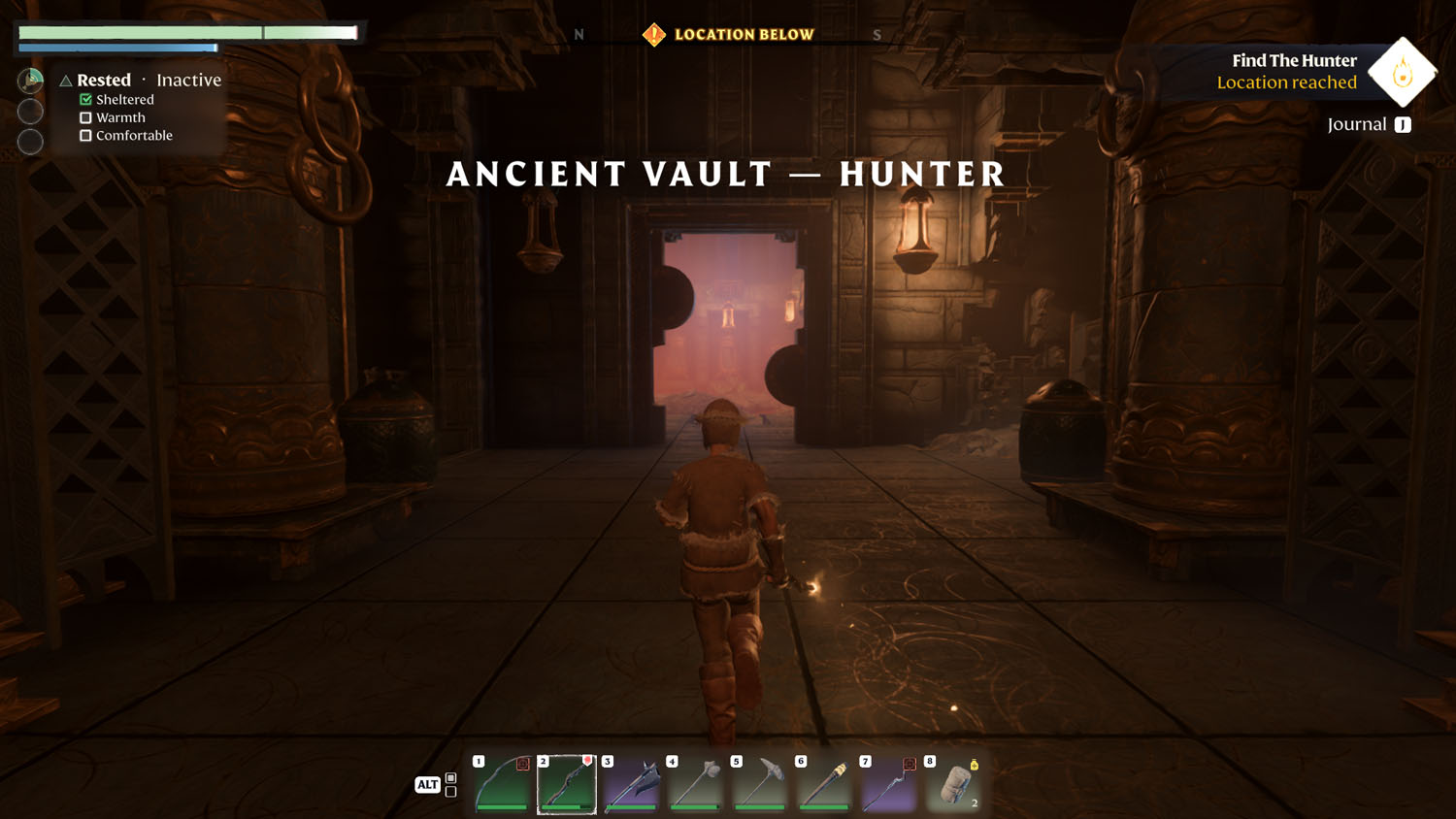
Task: Choose the felling axe in slot 4
Action: coord(696,784)
